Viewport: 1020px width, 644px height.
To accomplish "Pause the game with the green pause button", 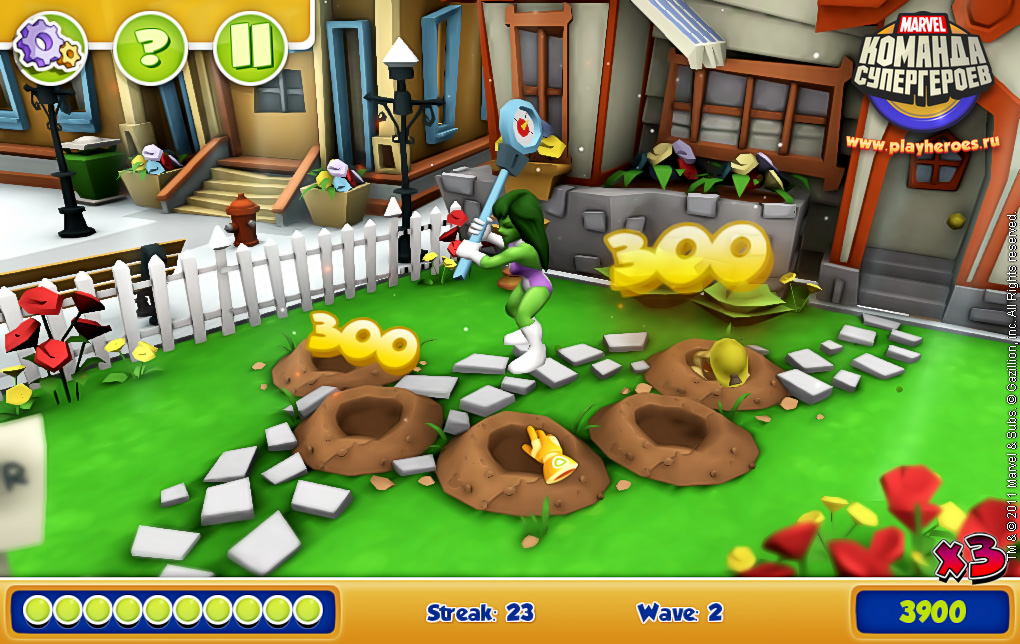I will tap(250, 47).
